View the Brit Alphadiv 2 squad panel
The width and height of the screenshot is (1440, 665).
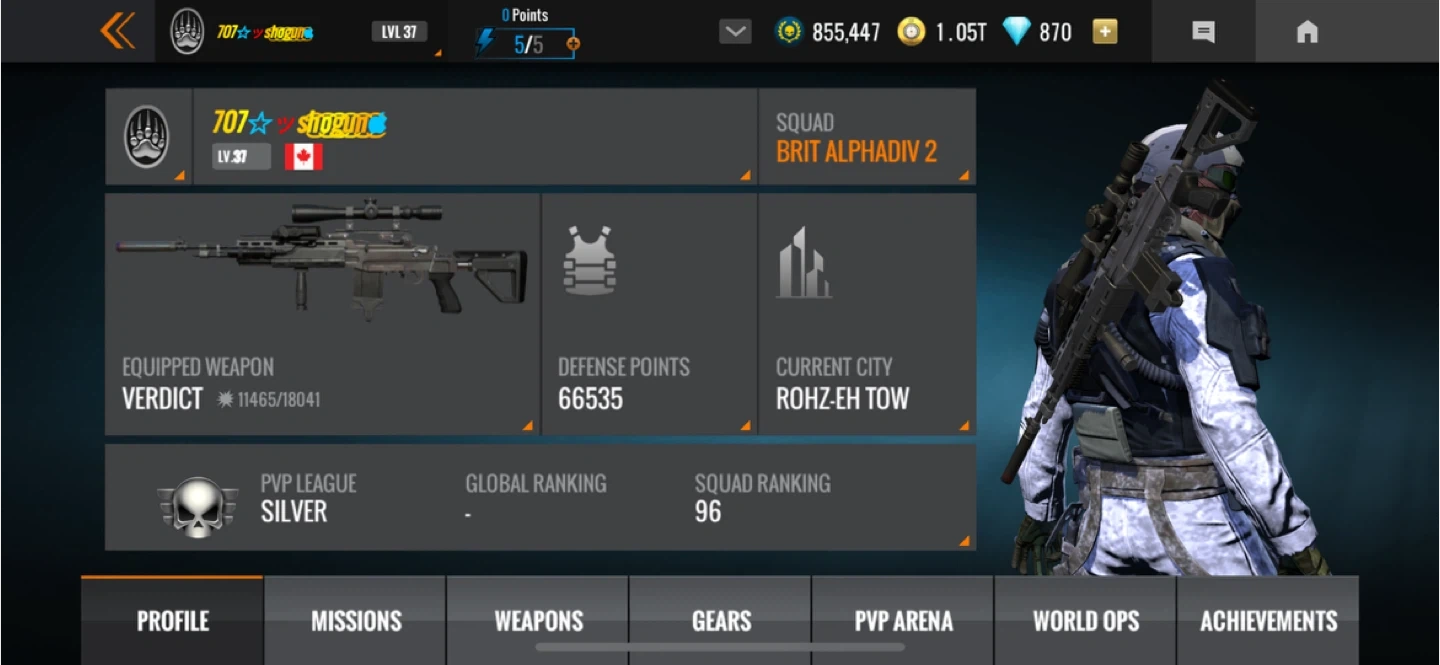867,137
